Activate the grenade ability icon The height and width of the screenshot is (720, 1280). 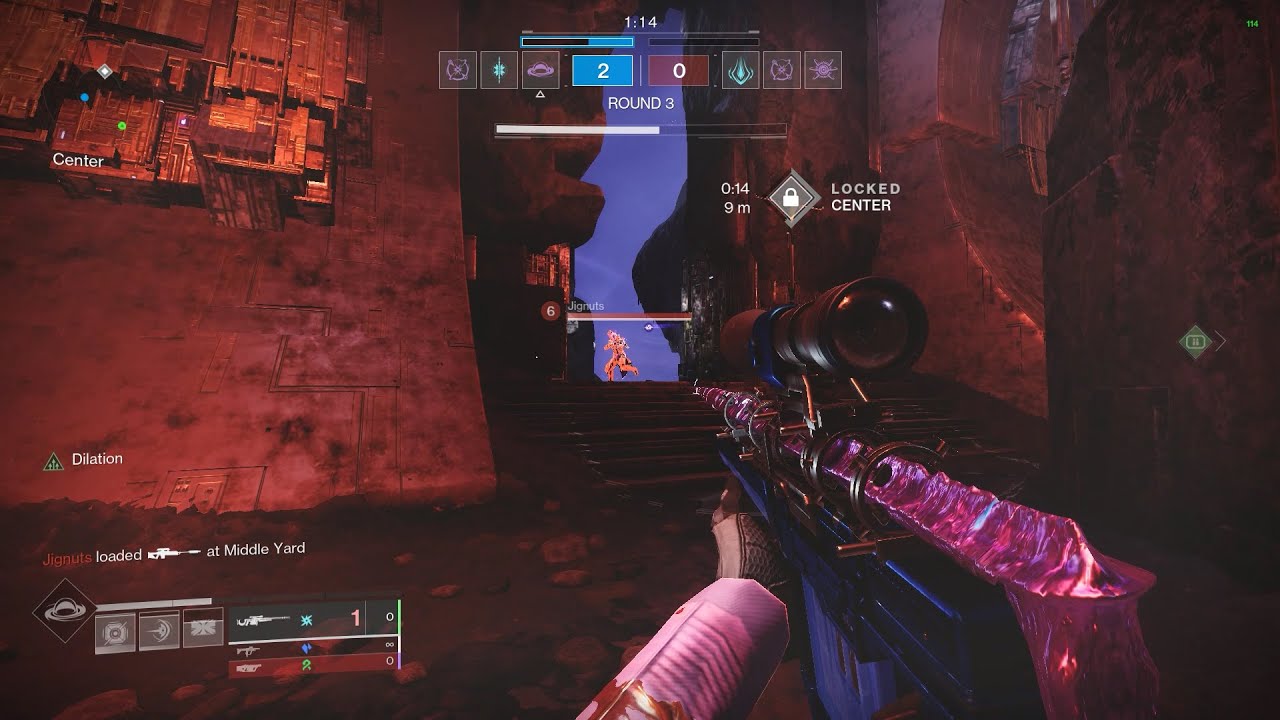[x=115, y=633]
